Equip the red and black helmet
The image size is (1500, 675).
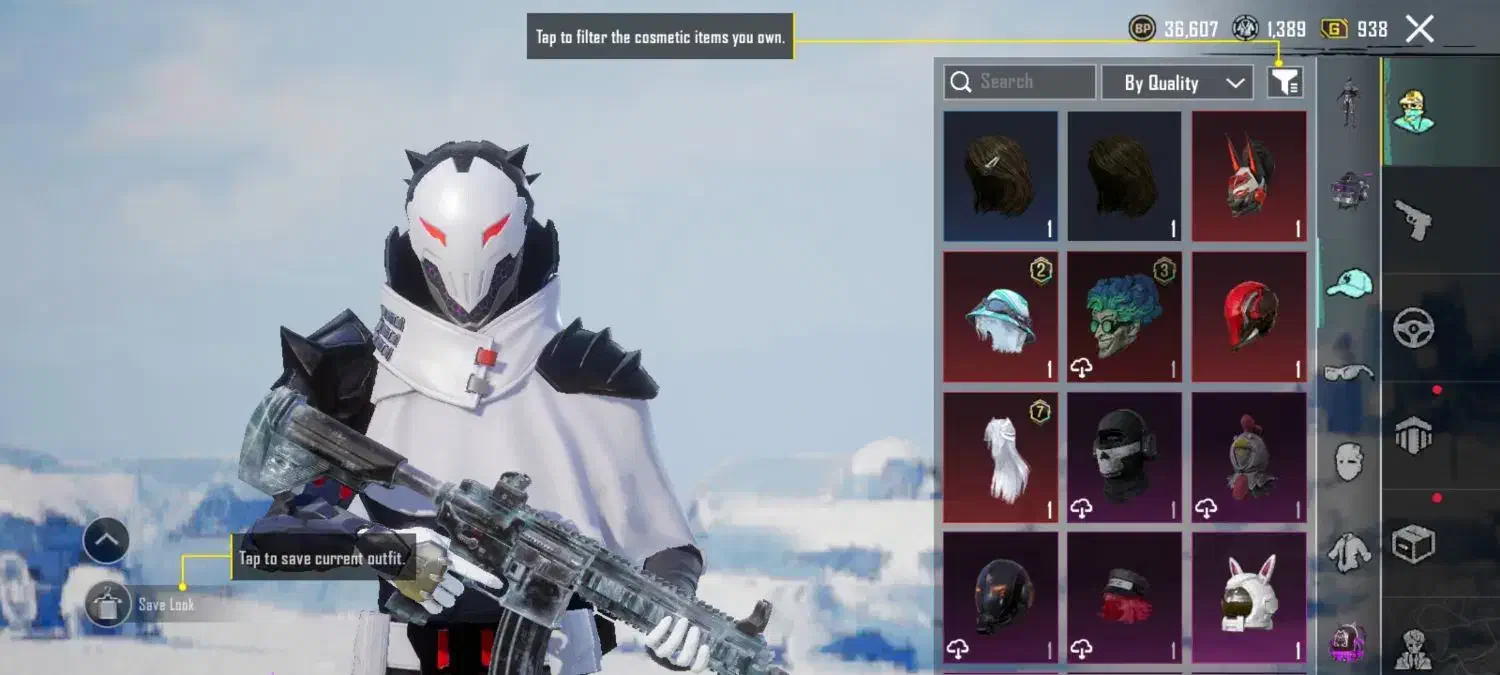(x=1249, y=316)
